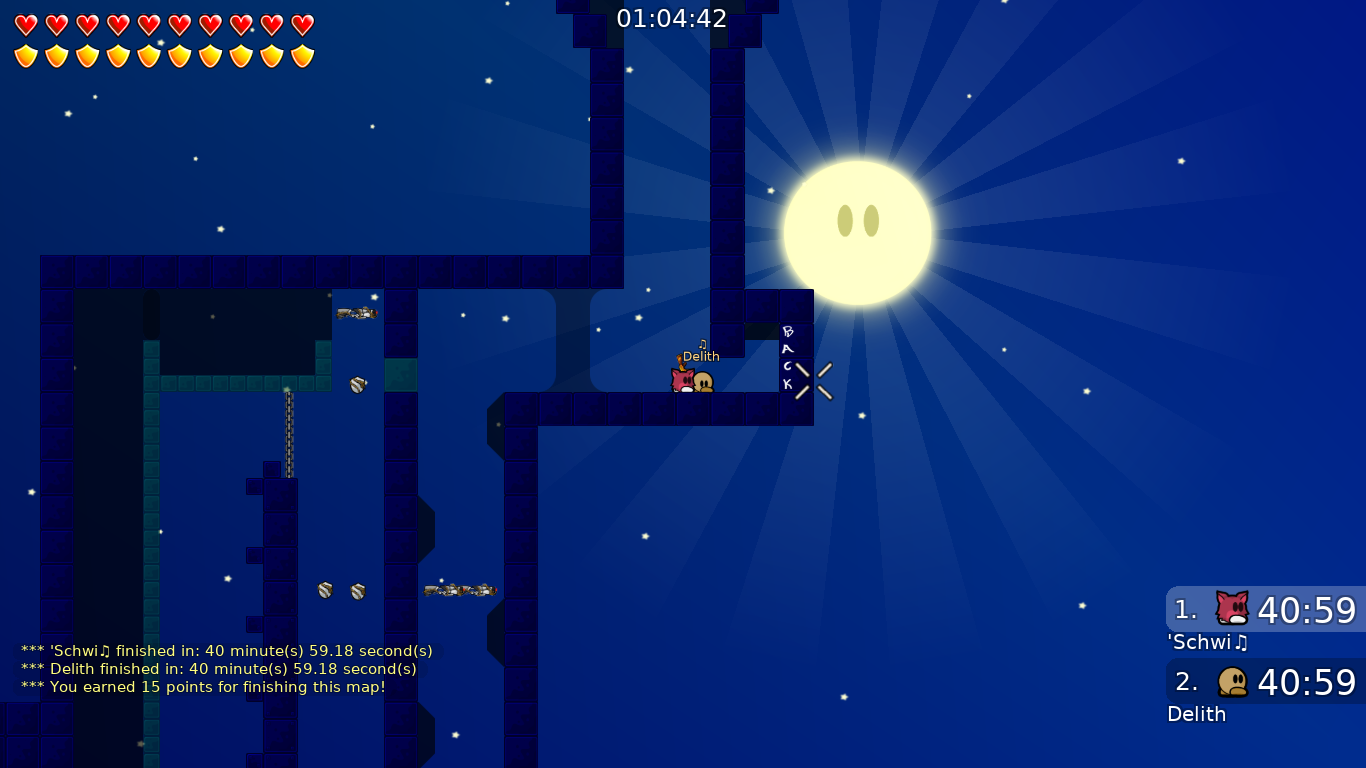Viewport: 1366px width, 768px height.
Task: Click the grenade pickup beside the hanging chain
Action: (356, 383)
